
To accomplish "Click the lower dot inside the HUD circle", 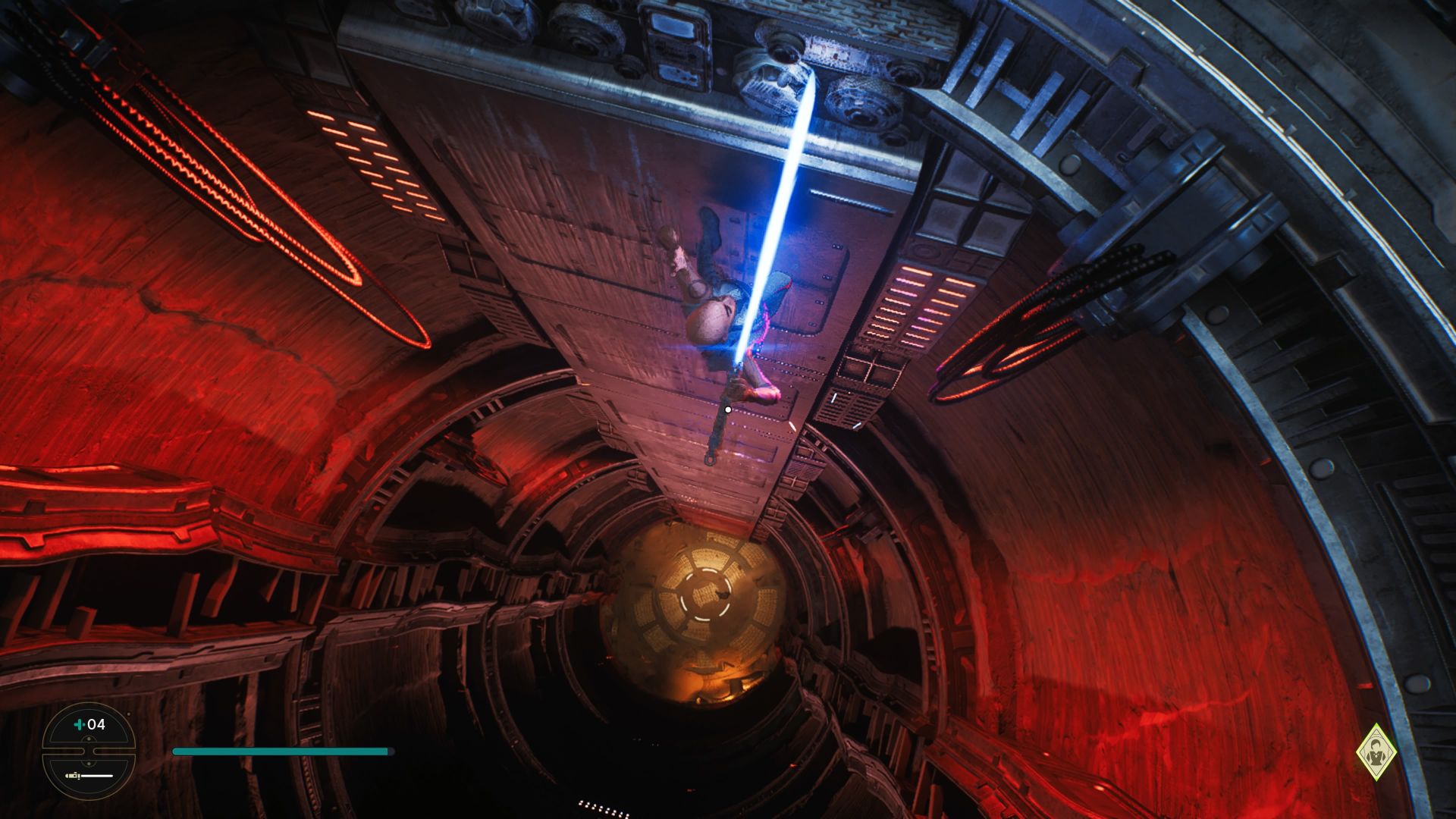I will 89,764.
